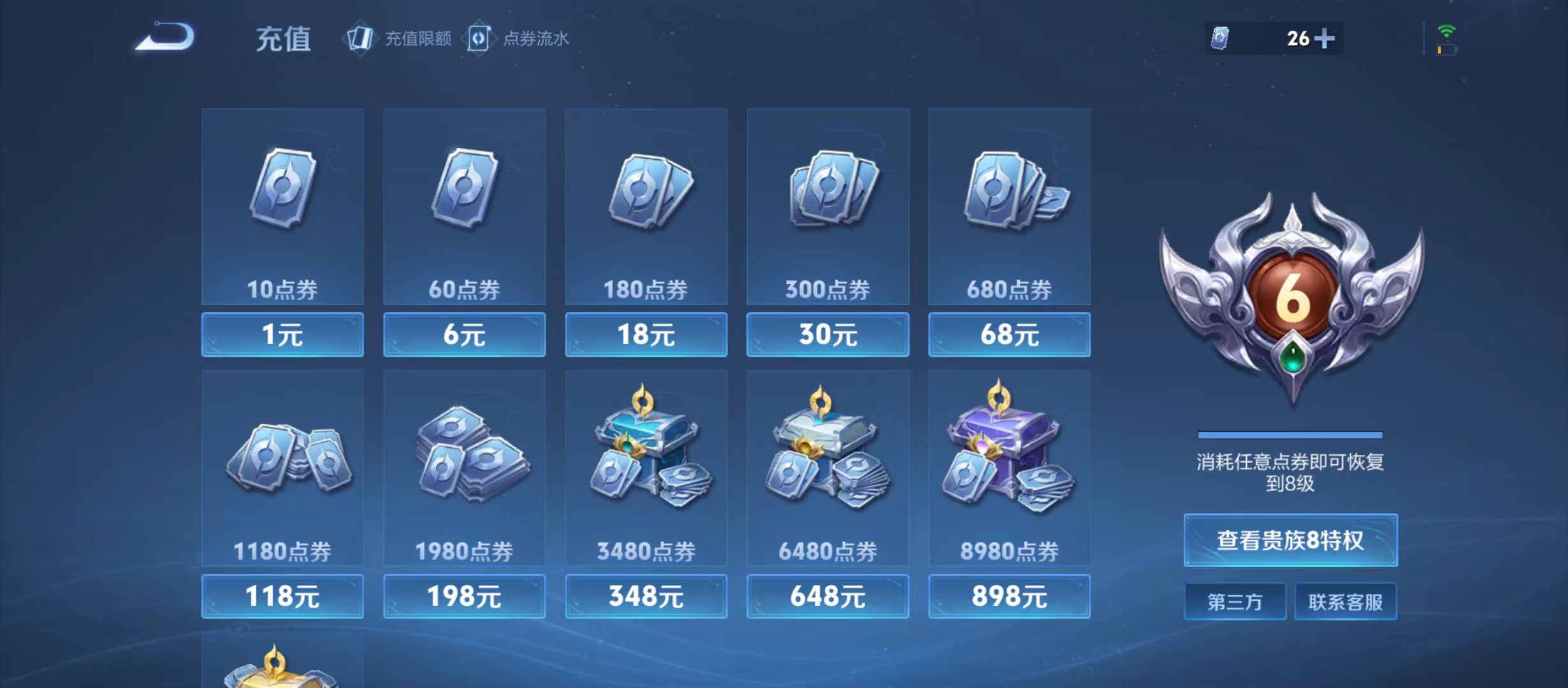This screenshot has width=1568, height=688.
Task: Buy the 648元 recharge option
Action: point(827,596)
